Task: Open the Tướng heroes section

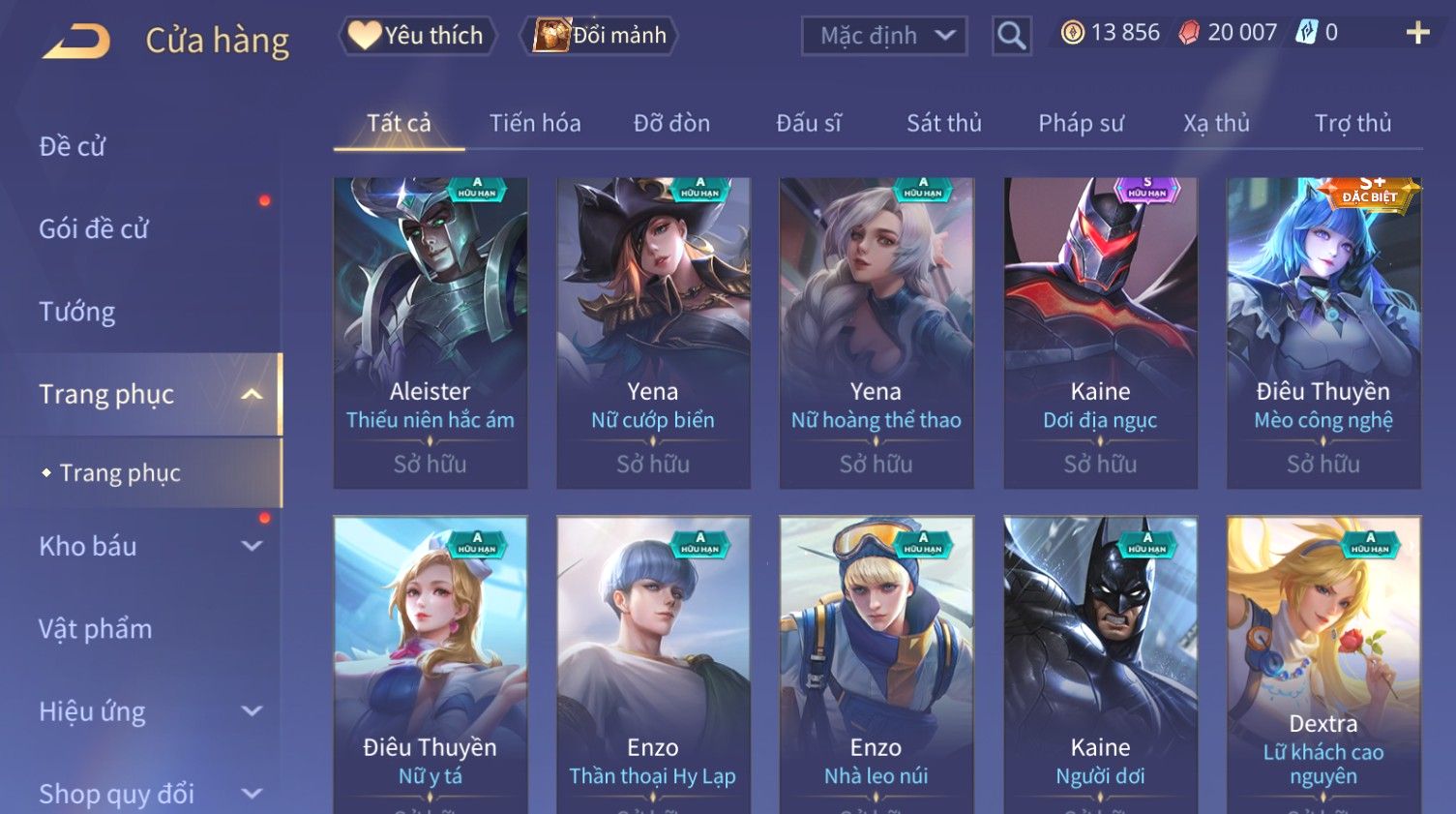Action: pyautogui.click(x=77, y=312)
